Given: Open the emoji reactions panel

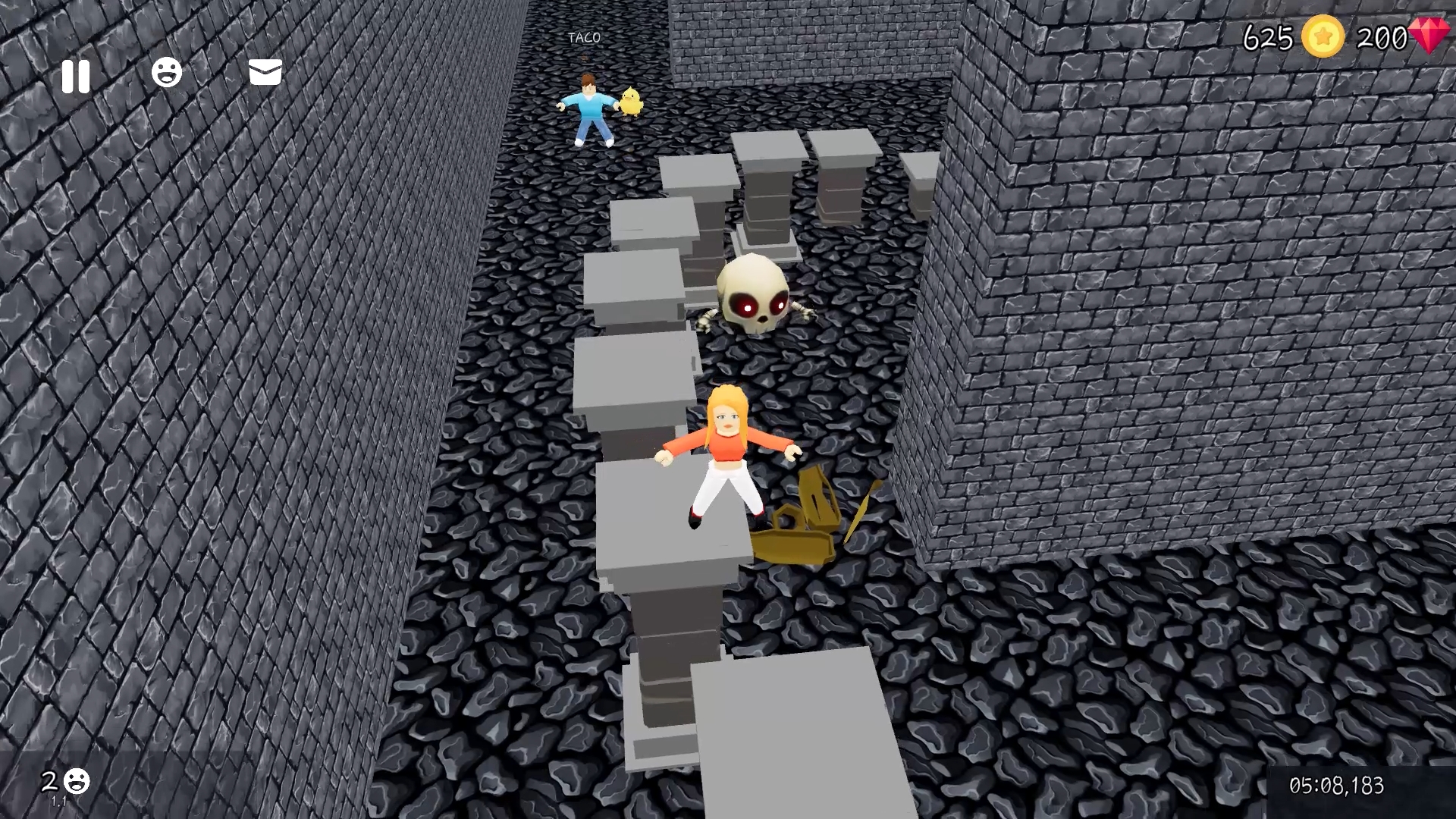Looking at the screenshot, I should tap(168, 74).
